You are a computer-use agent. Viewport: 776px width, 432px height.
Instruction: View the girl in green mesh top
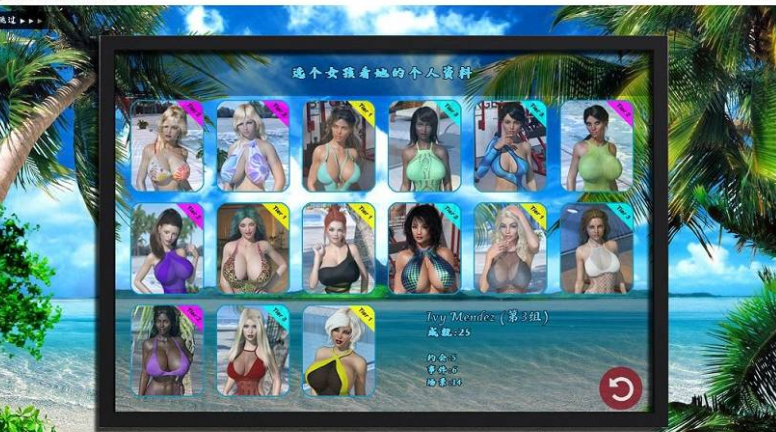click(x=596, y=146)
